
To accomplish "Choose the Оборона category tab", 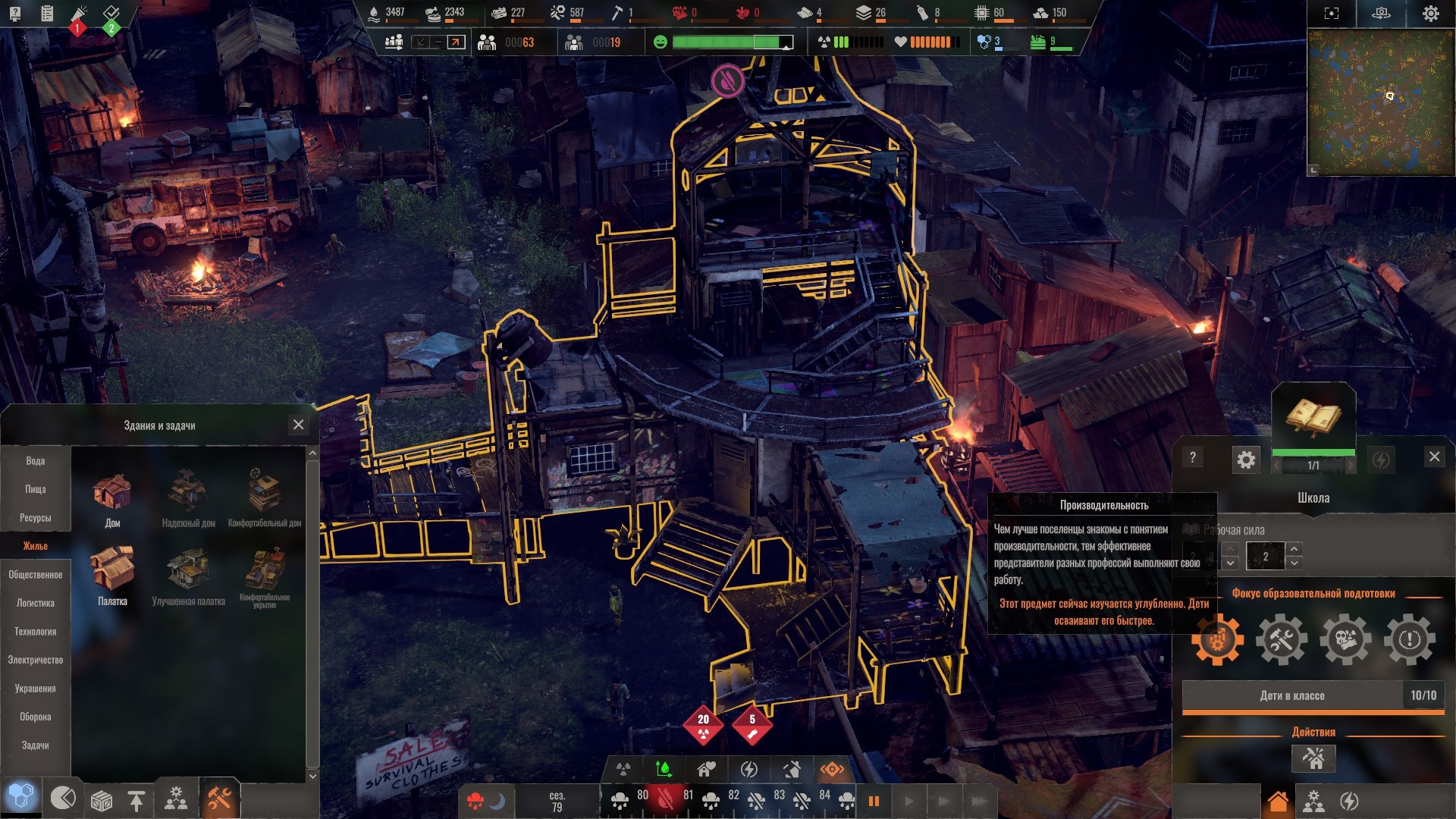I will click(36, 717).
